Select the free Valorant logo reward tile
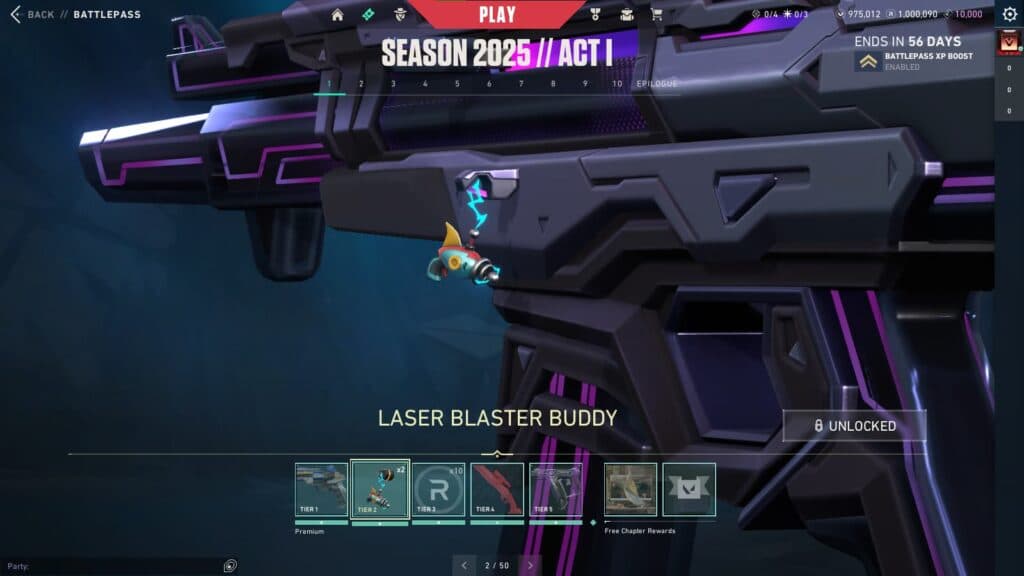1024x576 pixels. coord(689,490)
